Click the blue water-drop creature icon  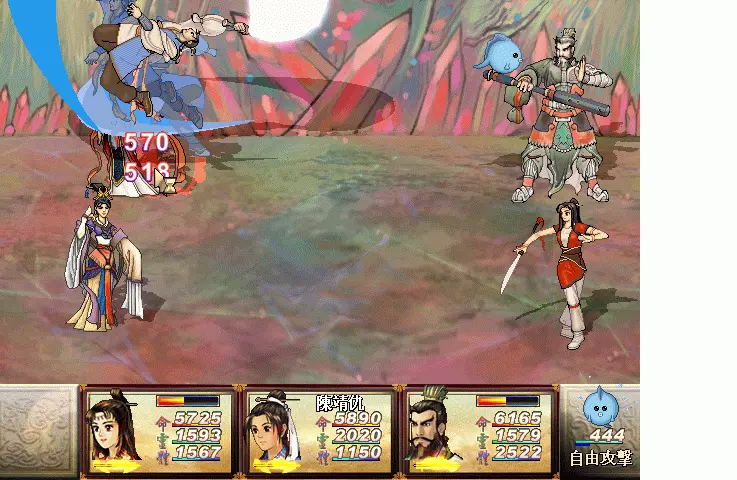click(601, 408)
